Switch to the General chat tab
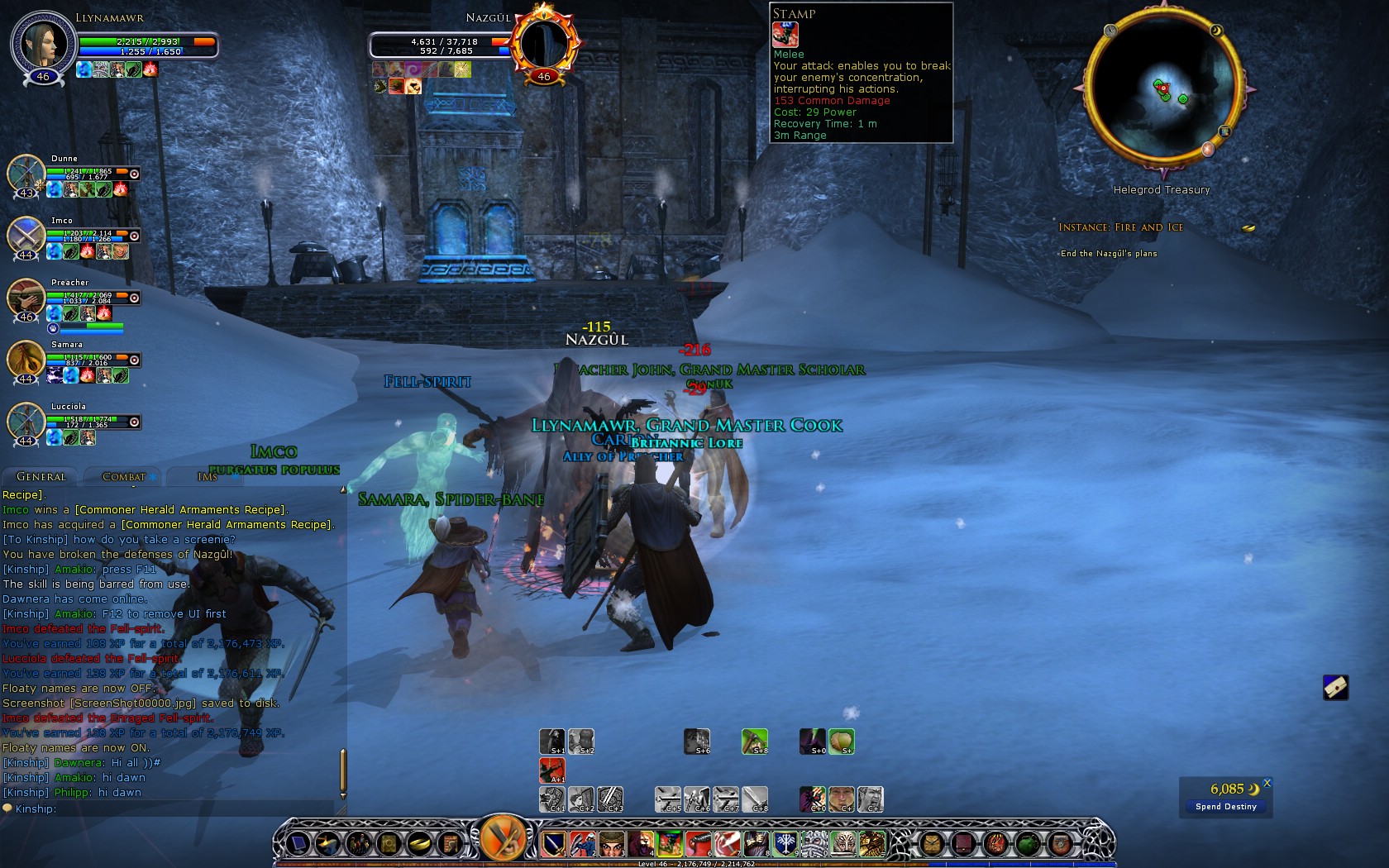The image size is (1389, 868). tap(41, 477)
